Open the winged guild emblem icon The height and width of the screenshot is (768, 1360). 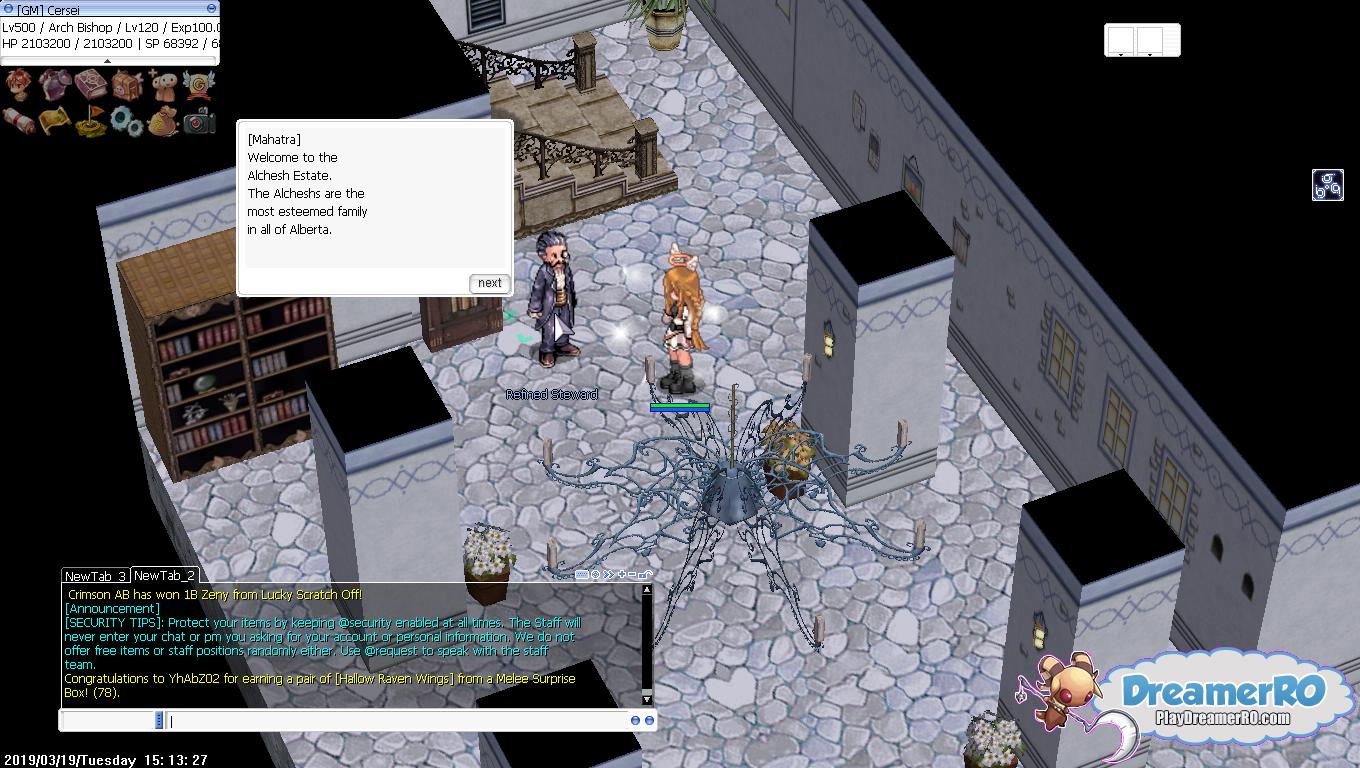(198, 85)
